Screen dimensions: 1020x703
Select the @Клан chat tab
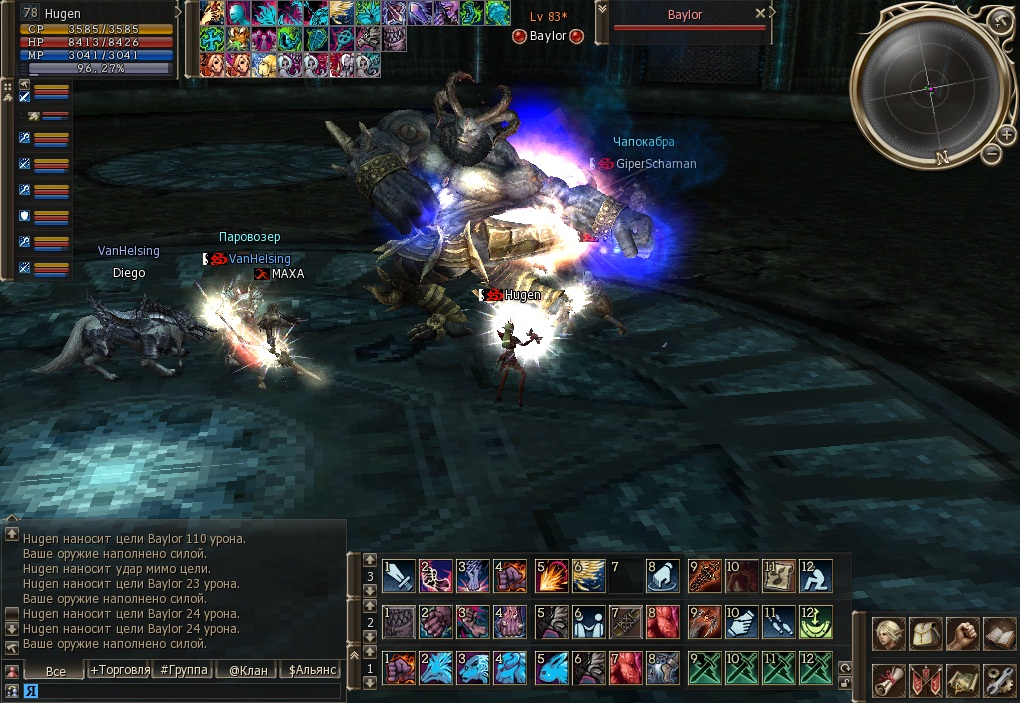tap(247, 670)
